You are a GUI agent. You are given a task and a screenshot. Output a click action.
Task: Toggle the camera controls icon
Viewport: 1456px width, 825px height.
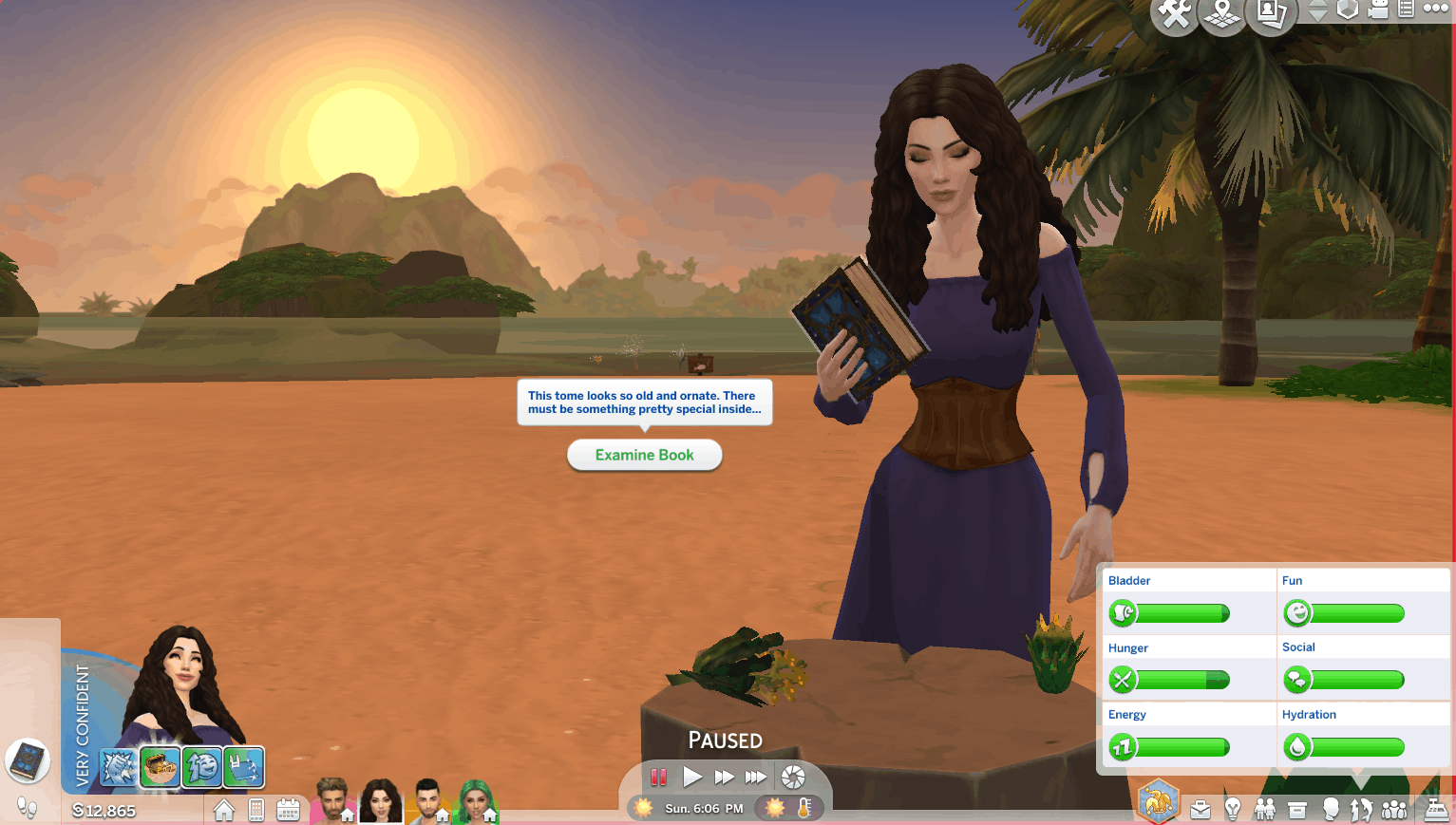(1378, 9)
